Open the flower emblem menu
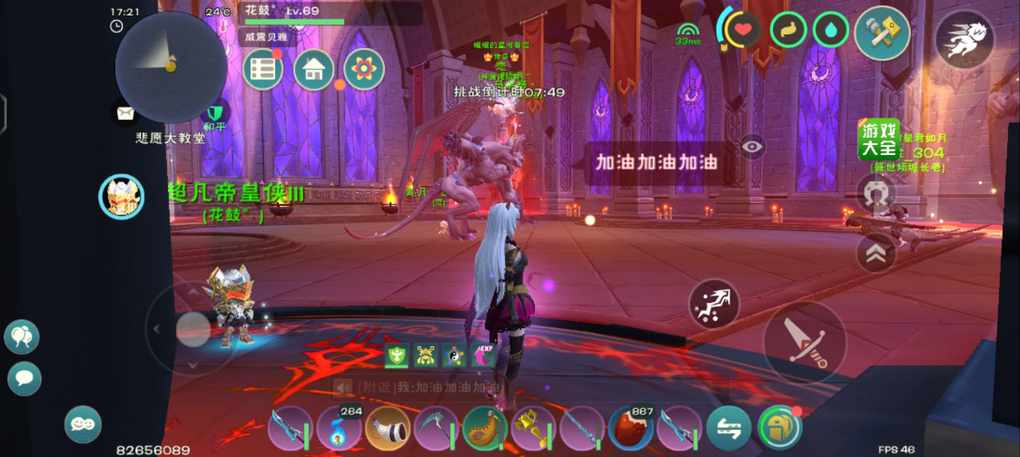The image size is (1020, 457). click(364, 69)
